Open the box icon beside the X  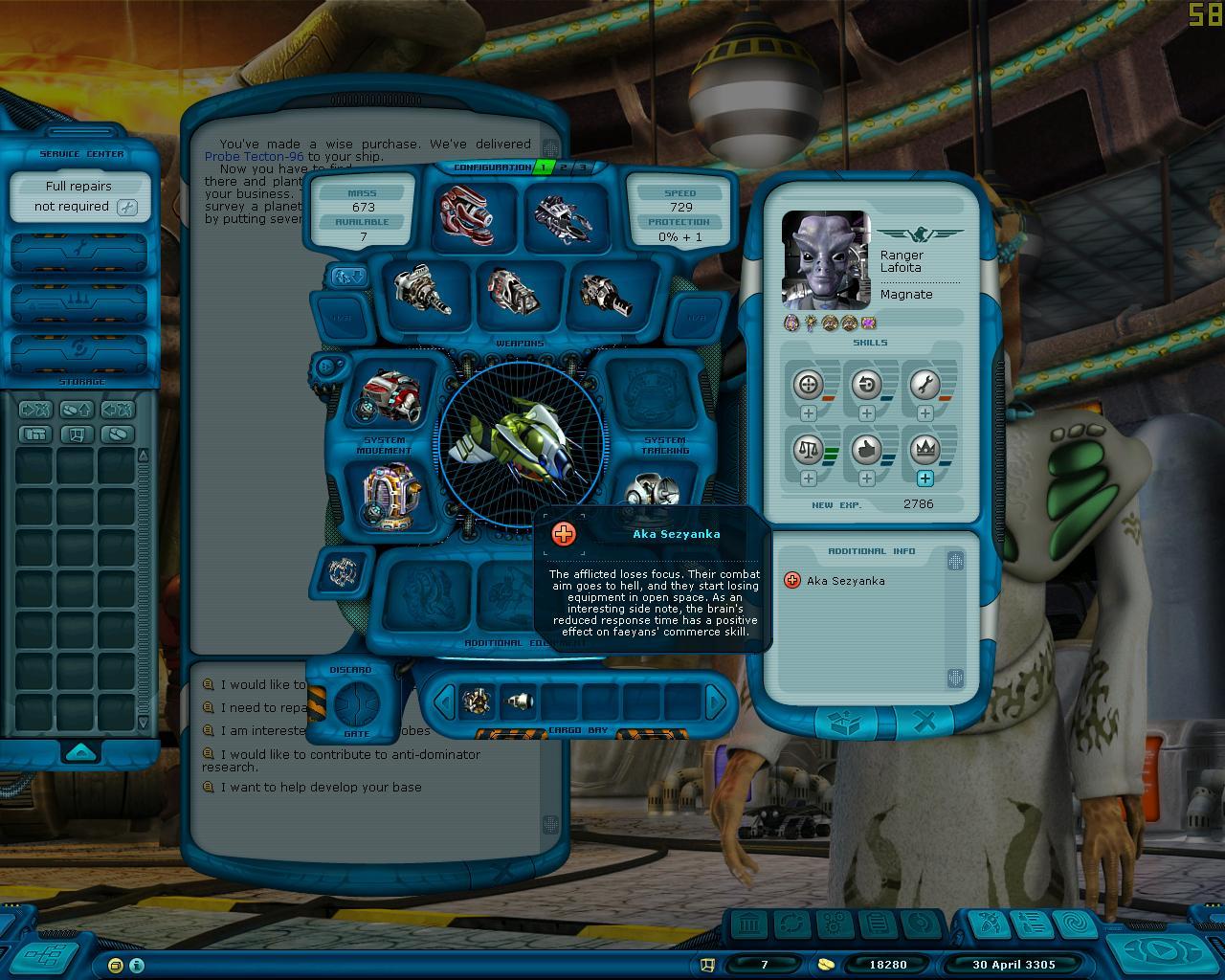(845, 724)
